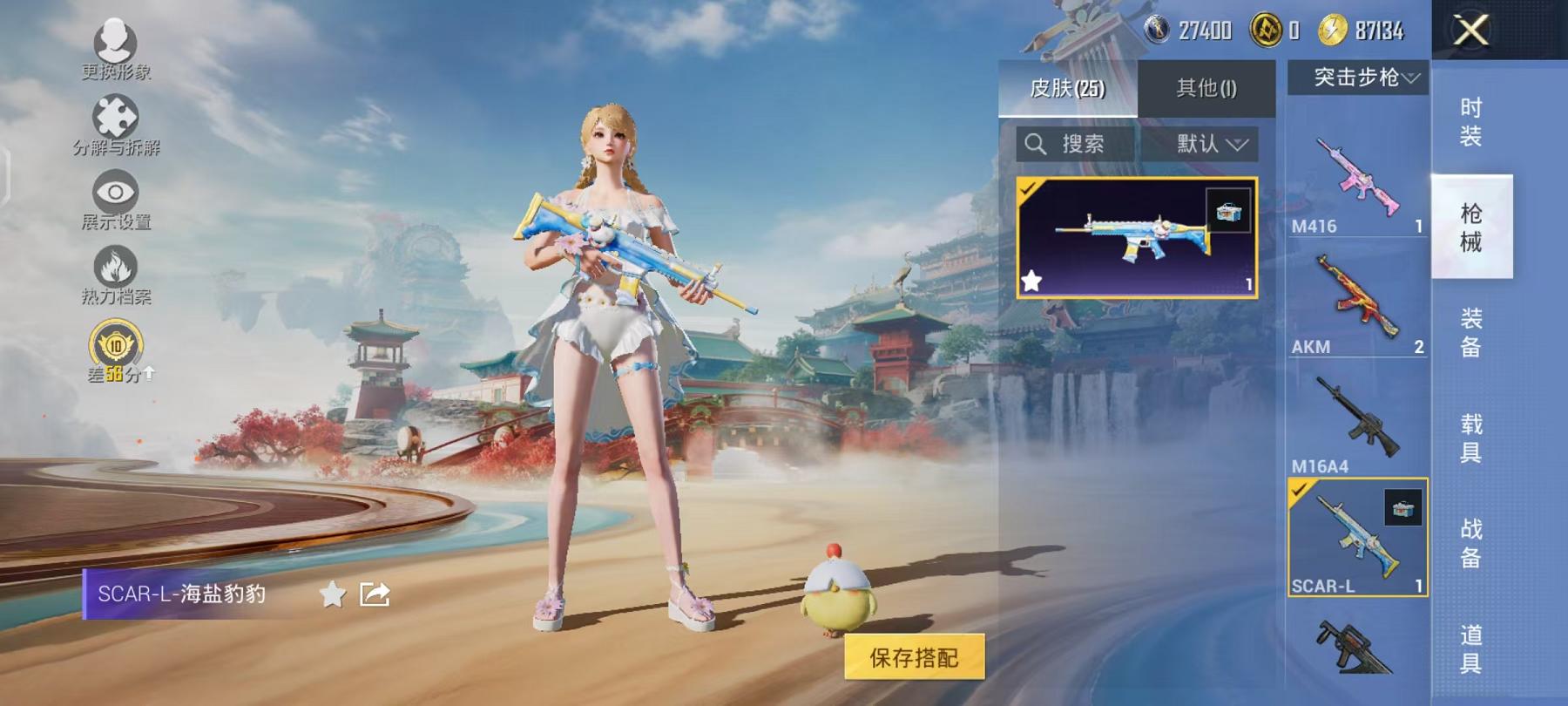The height and width of the screenshot is (706, 1568).
Task: Toggle the star on the selected skin card
Action: tap(1033, 281)
